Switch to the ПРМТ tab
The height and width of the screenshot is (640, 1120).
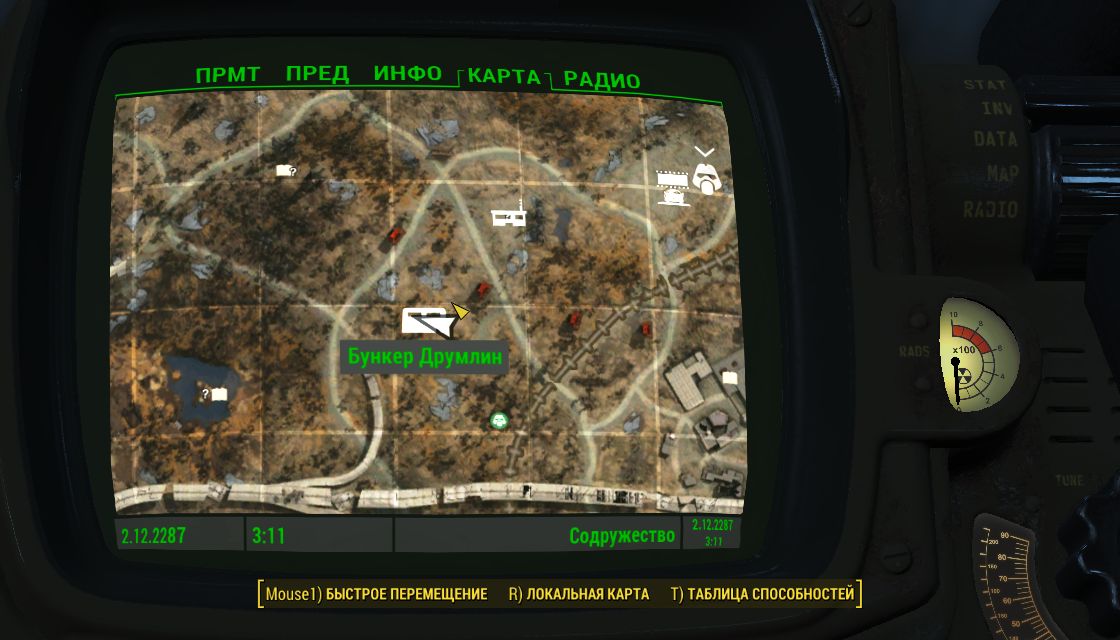[228, 75]
